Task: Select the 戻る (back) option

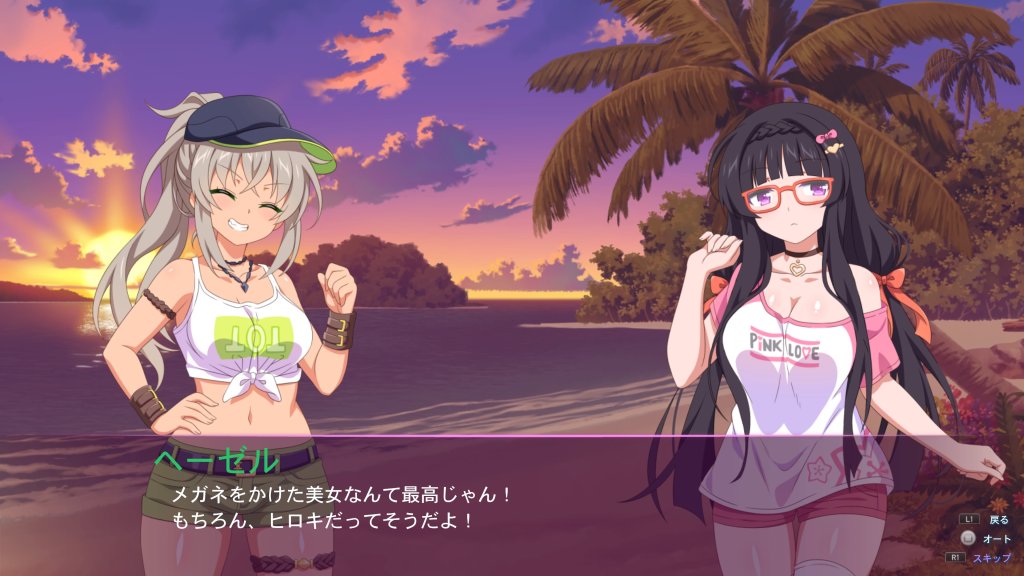Action: pyautogui.click(x=998, y=520)
